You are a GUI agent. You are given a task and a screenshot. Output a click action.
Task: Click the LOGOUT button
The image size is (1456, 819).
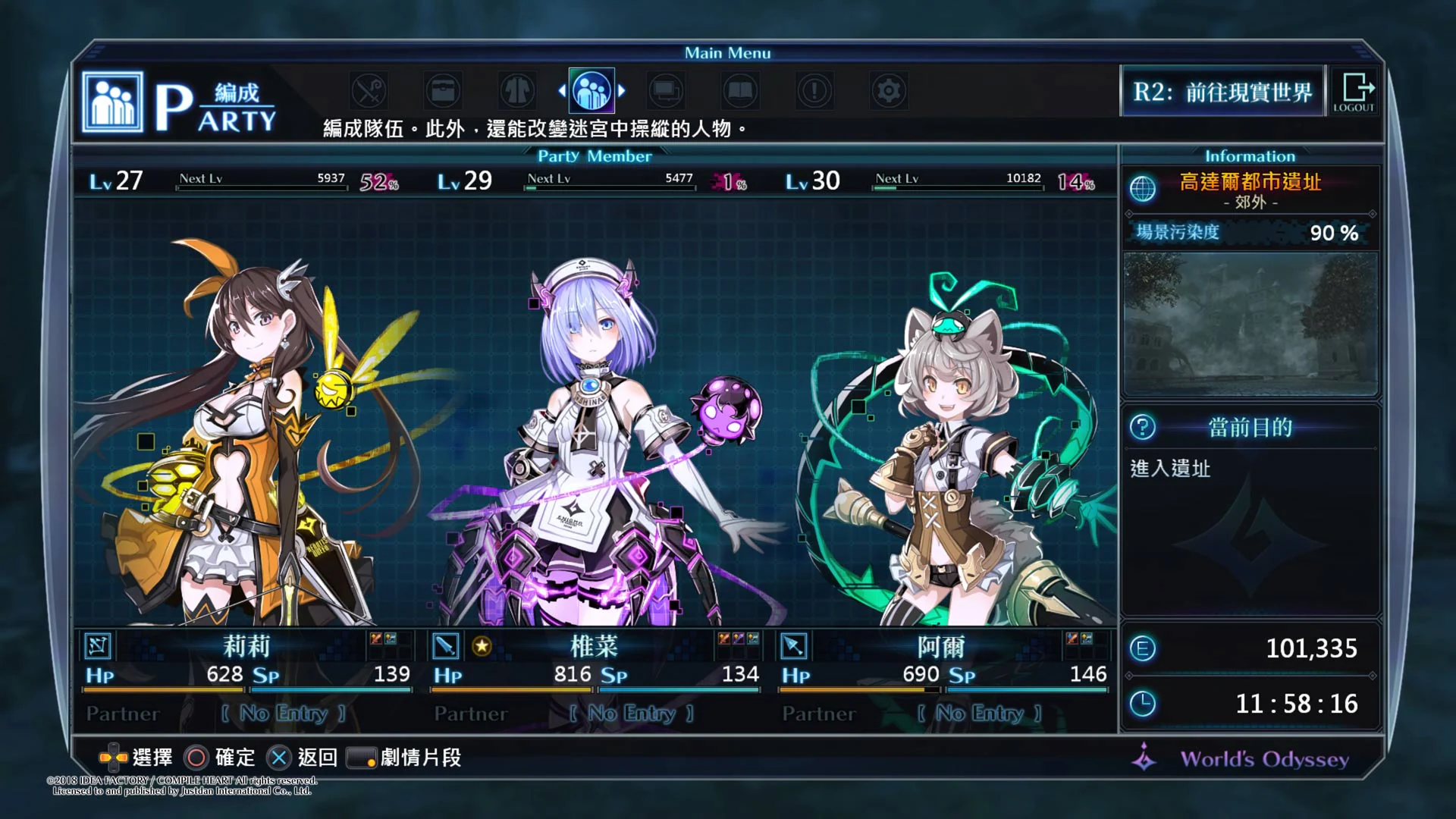(1354, 92)
